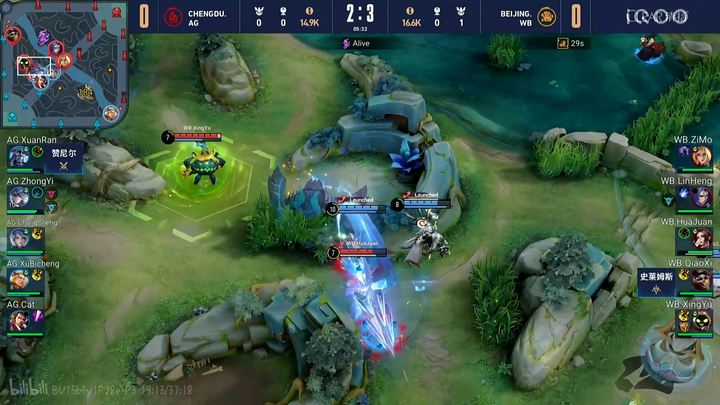Screen dimensions: 720x405
Task: View WB LinHeng's hero portrait
Action: (701, 197)
